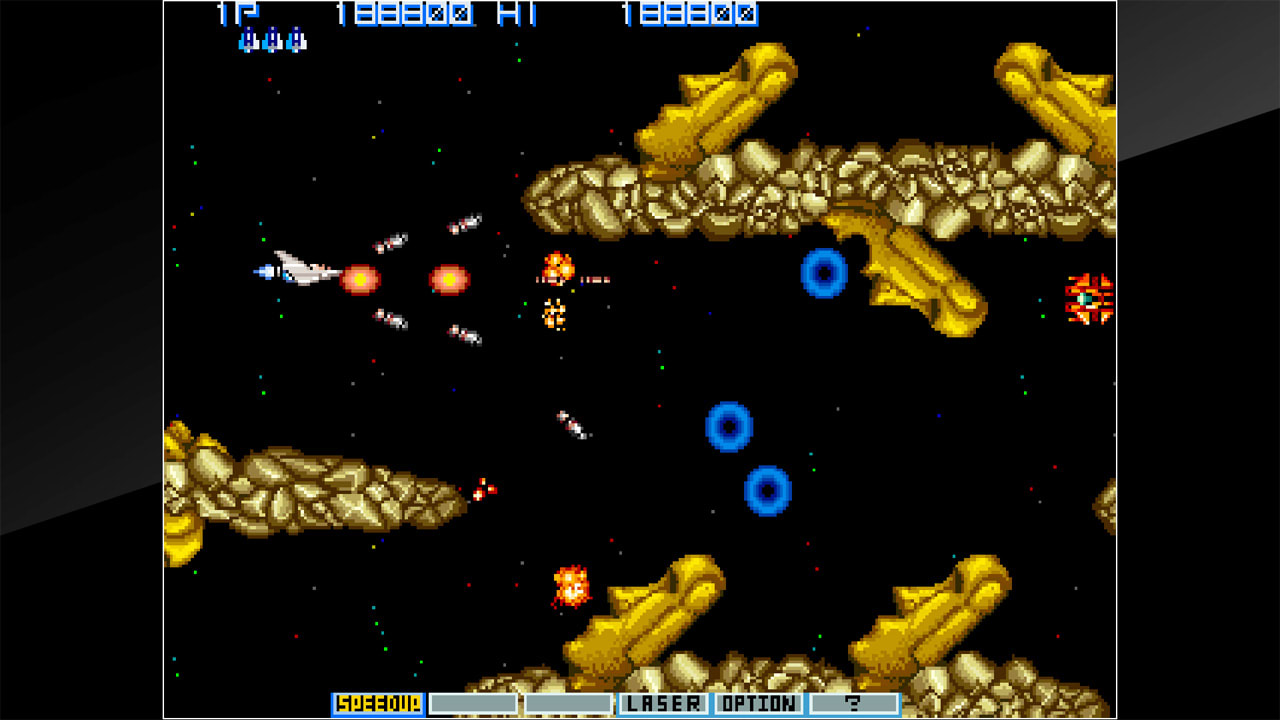The width and height of the screenshot is (1280, 720).
Task: Click the first remaining-lives ship icon
Action: point(248,42)
